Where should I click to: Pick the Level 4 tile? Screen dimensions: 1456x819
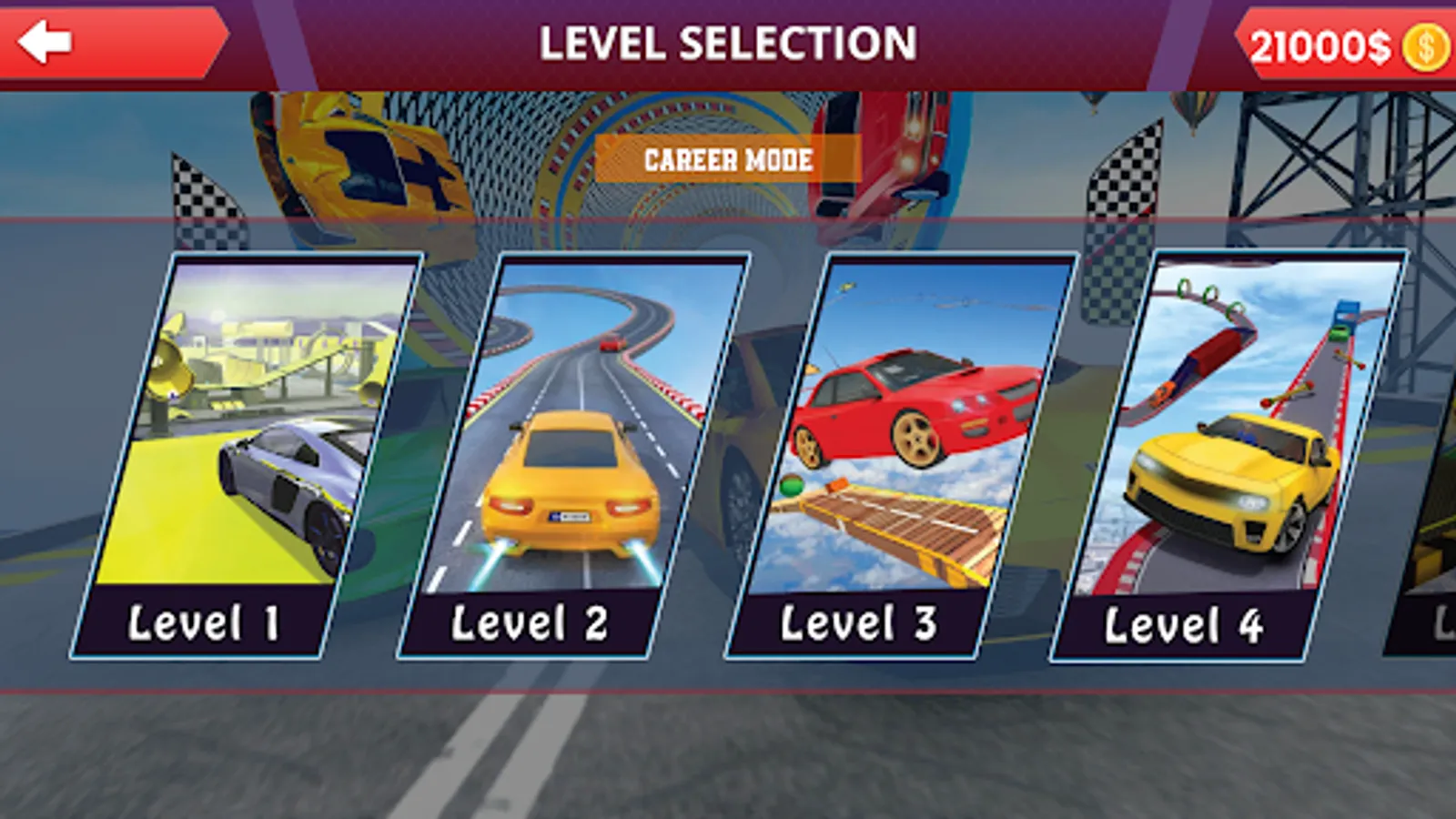tap(1228, 455)
